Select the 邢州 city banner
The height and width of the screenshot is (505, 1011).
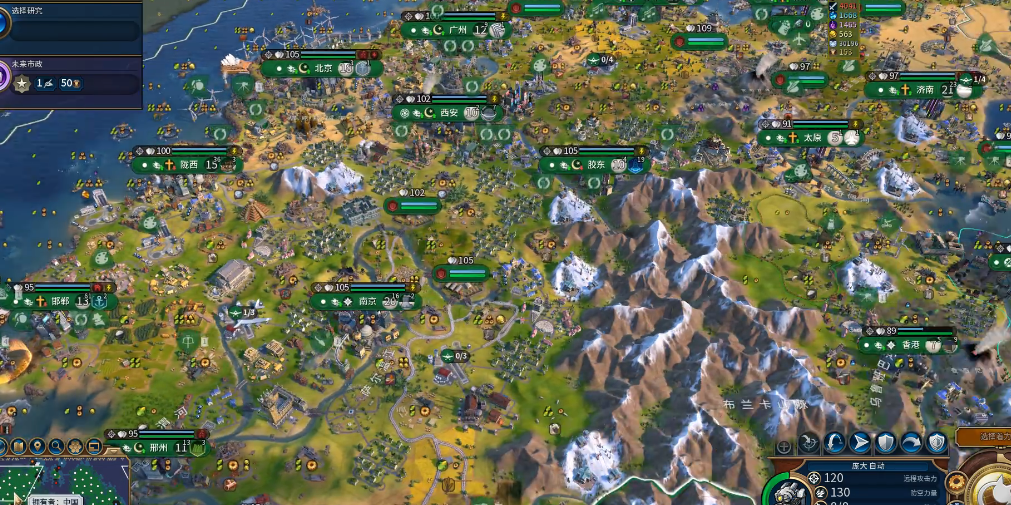(158, 448)
